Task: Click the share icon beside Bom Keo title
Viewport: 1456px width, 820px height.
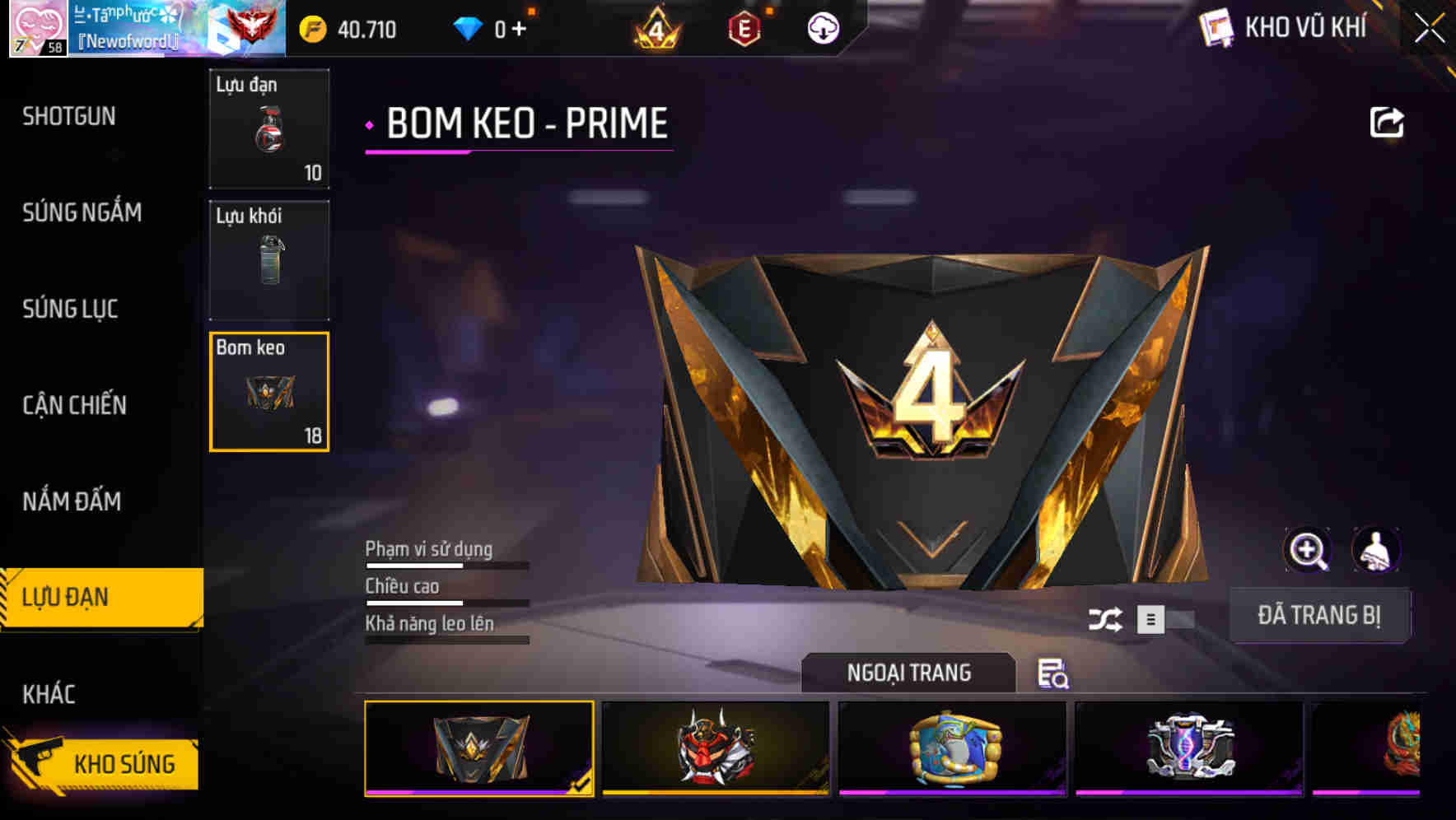Action: (x=1388, y=122)
